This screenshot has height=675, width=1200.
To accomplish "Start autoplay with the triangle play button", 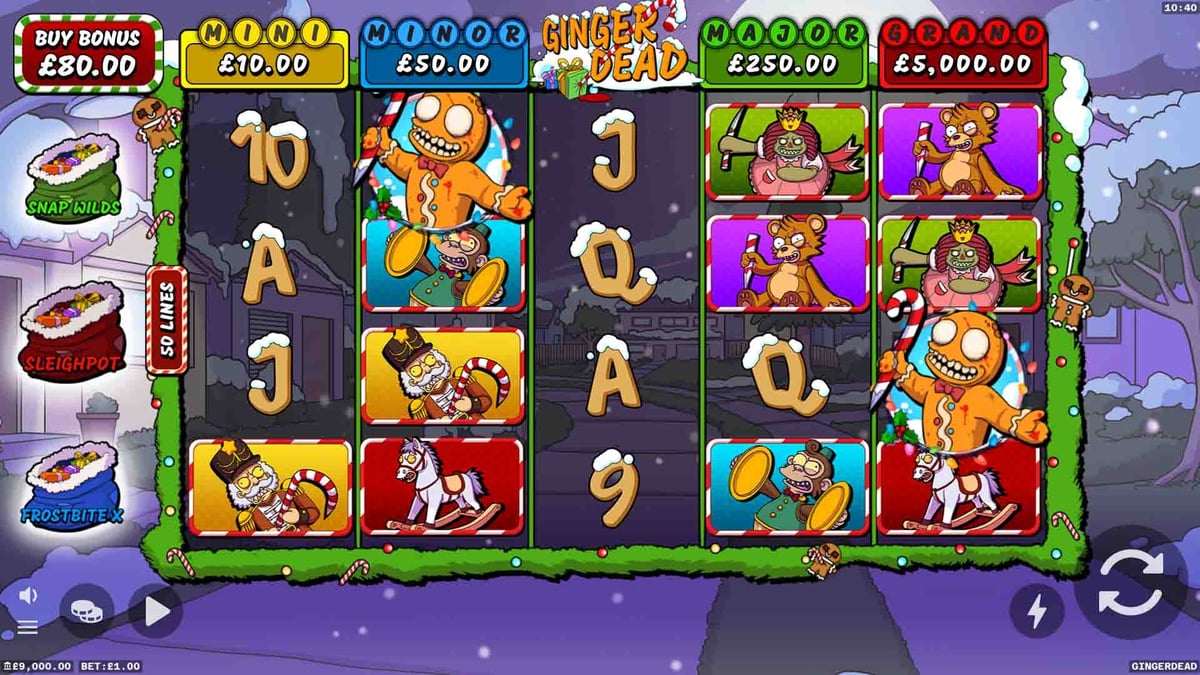I will 156,611.
